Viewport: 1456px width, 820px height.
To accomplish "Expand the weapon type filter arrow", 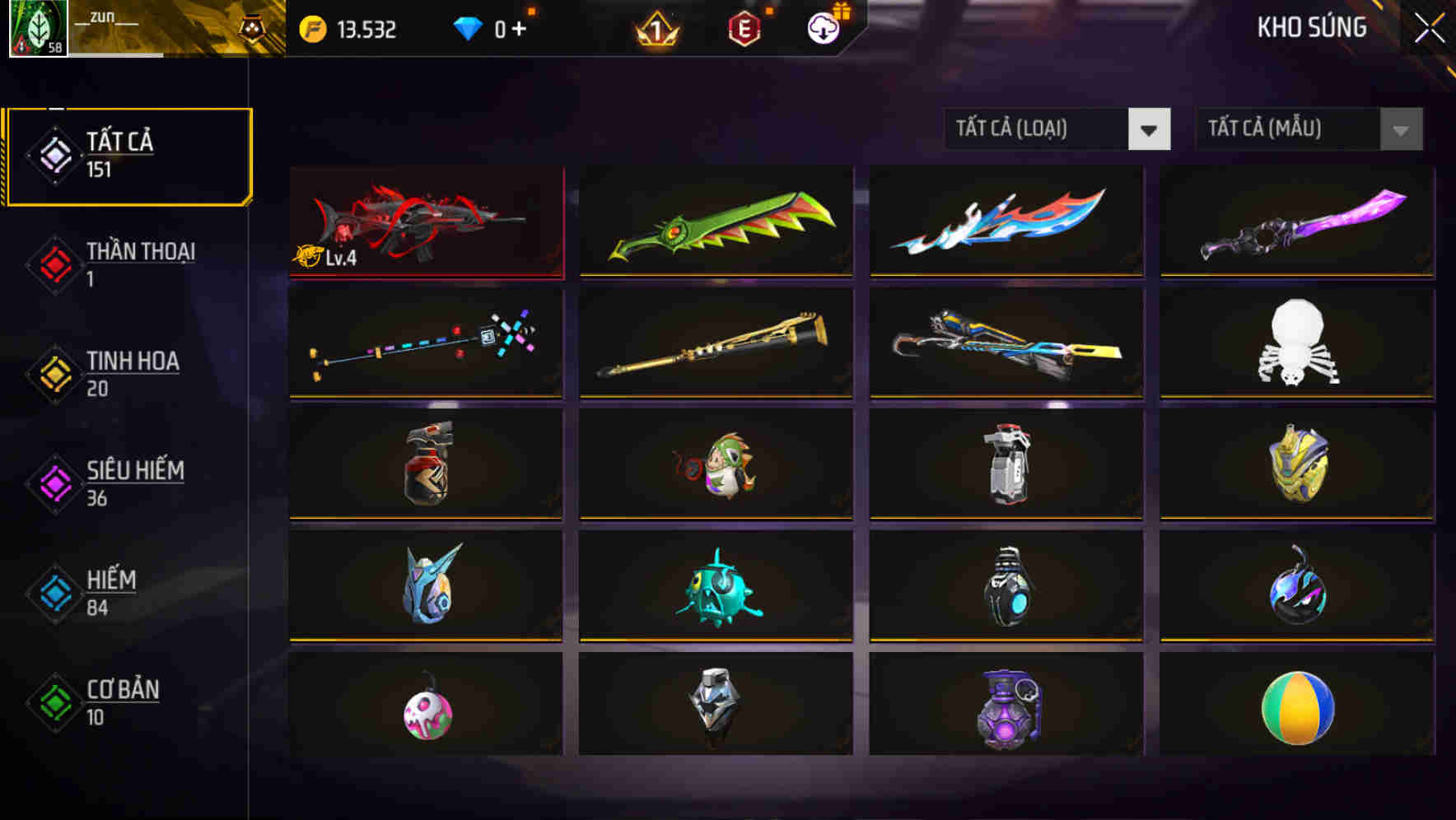I will coord(1150,129).
